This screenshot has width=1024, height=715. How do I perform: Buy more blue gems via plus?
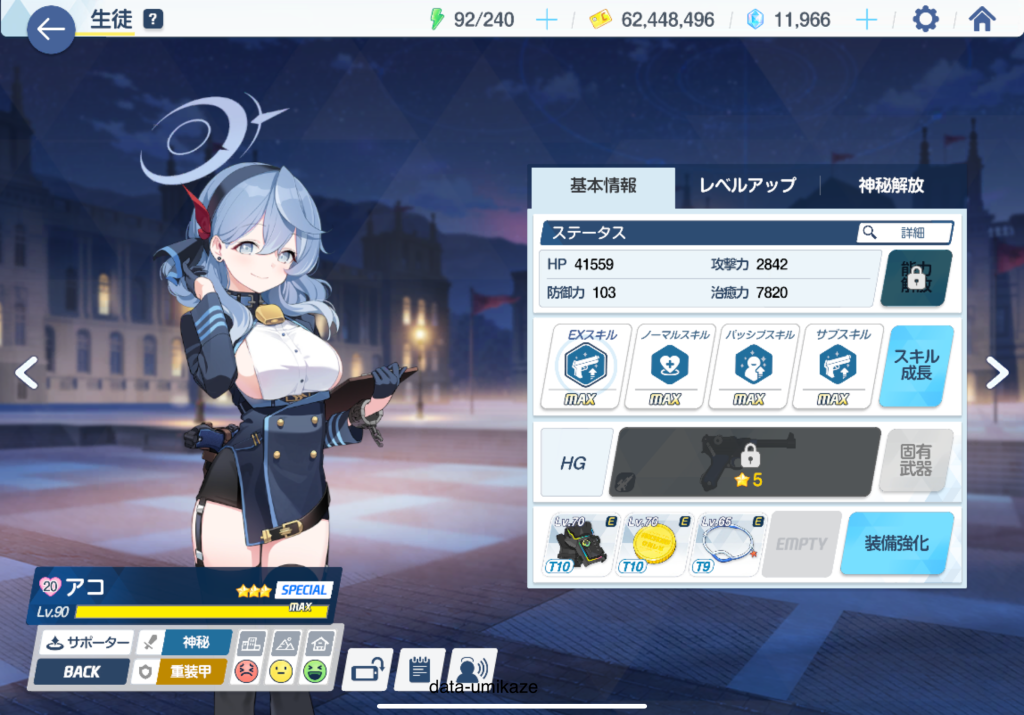pyautogui.click(x=866, y=20)
